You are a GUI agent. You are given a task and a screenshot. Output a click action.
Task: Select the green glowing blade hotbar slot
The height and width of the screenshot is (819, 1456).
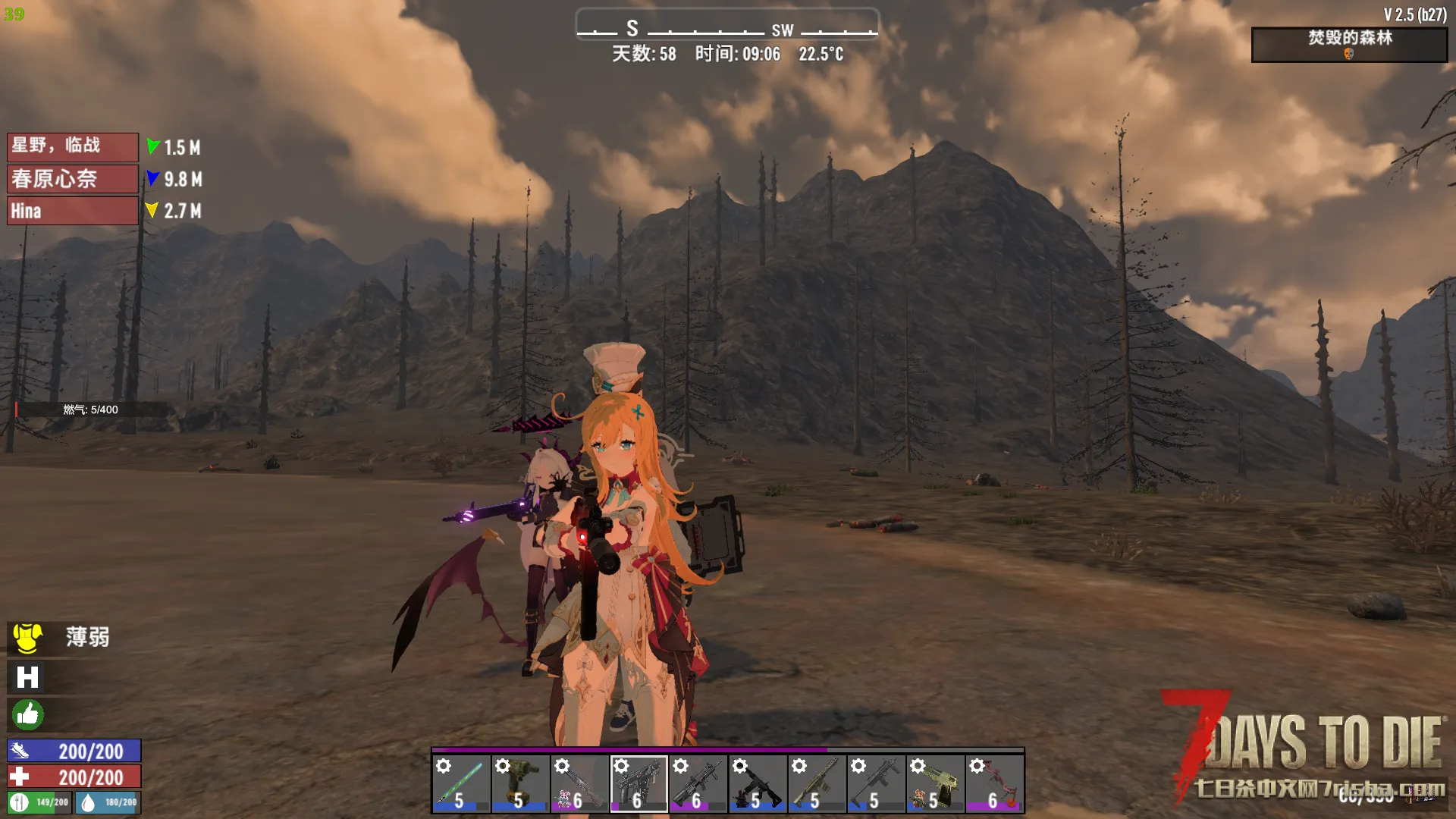tap(461, 783)
